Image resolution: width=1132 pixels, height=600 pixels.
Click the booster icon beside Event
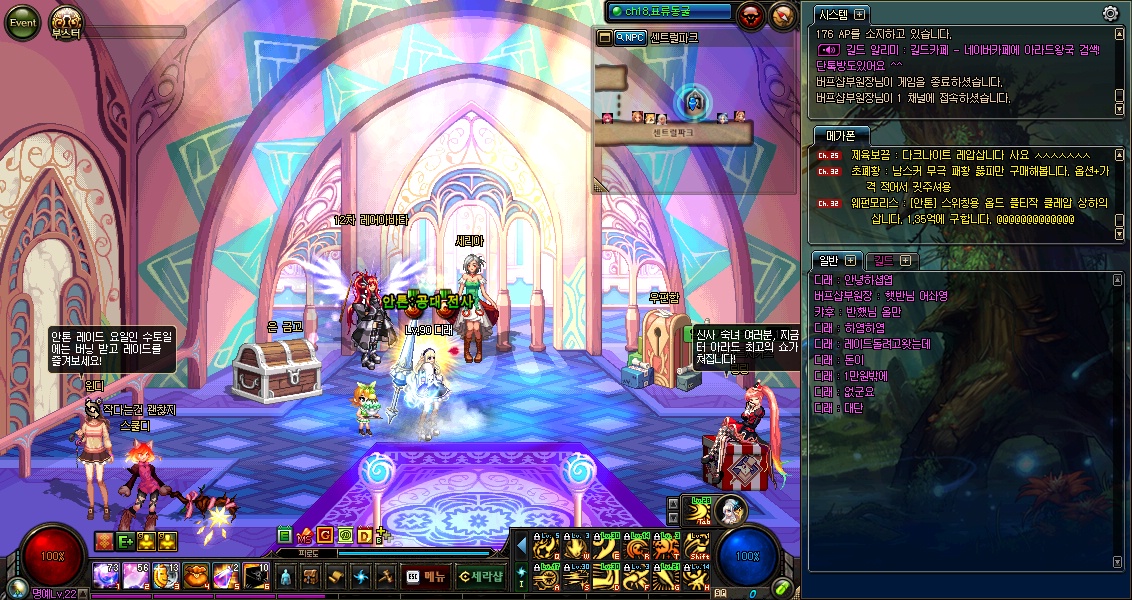pyautogui.click(x=66, y=22)
